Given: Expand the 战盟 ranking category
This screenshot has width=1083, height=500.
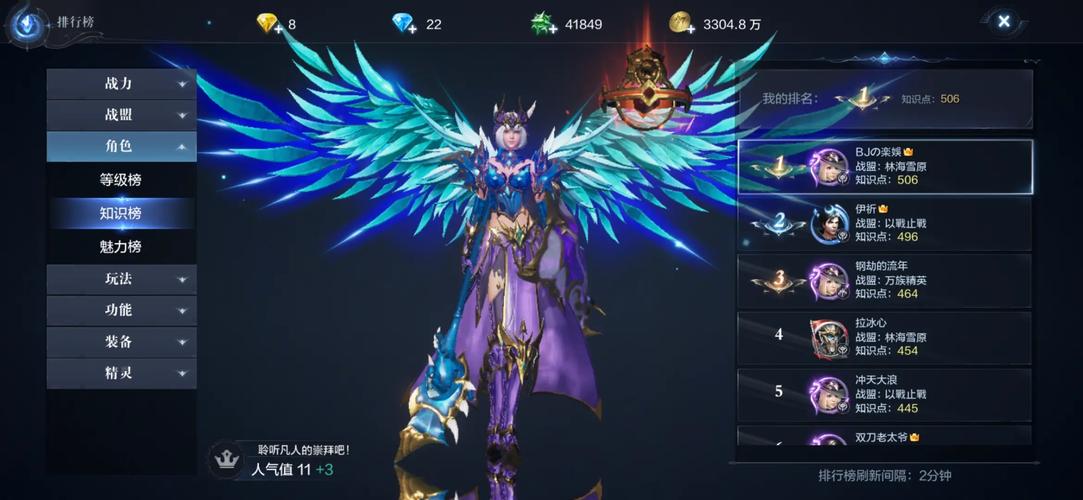Looking at the screenshot, I should pos(121,115).
